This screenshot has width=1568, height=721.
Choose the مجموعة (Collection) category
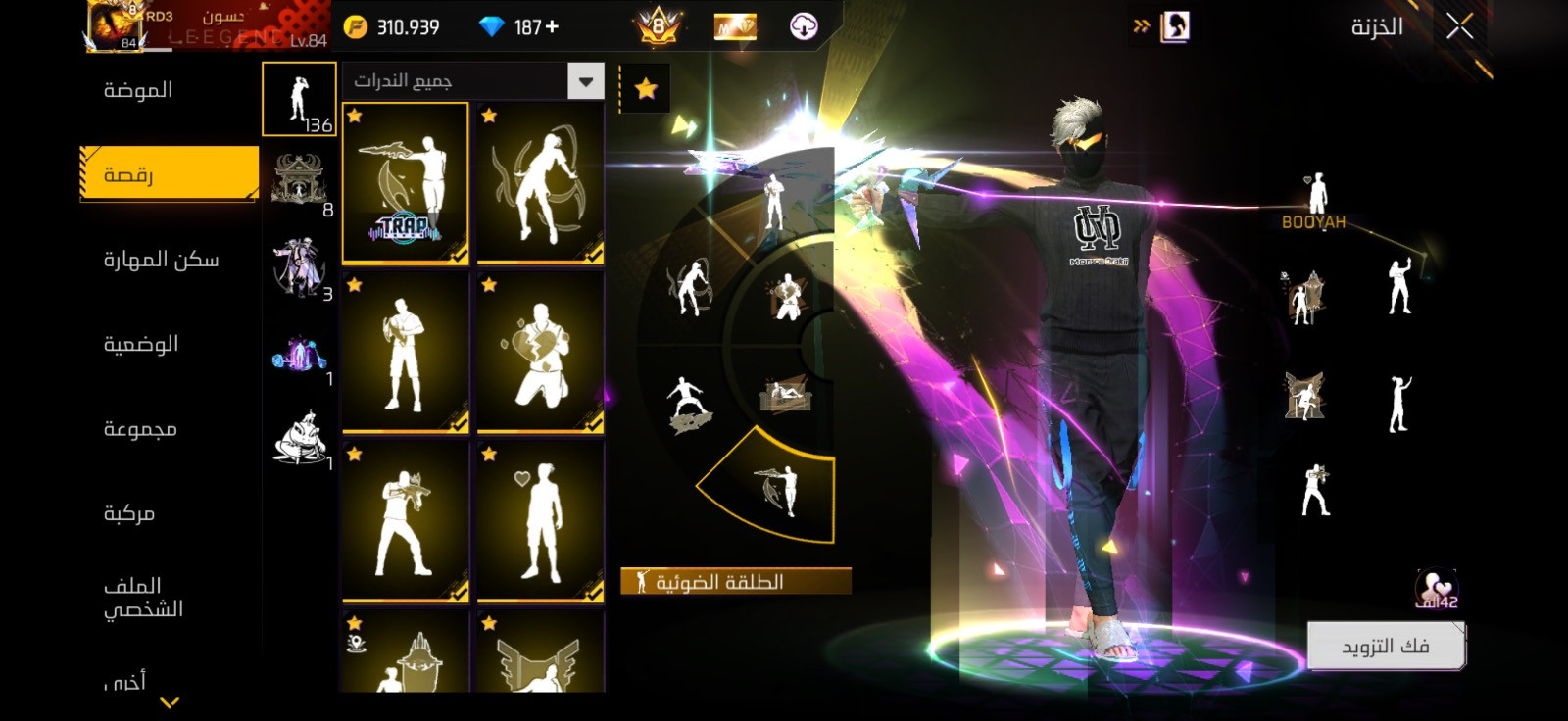140,429
